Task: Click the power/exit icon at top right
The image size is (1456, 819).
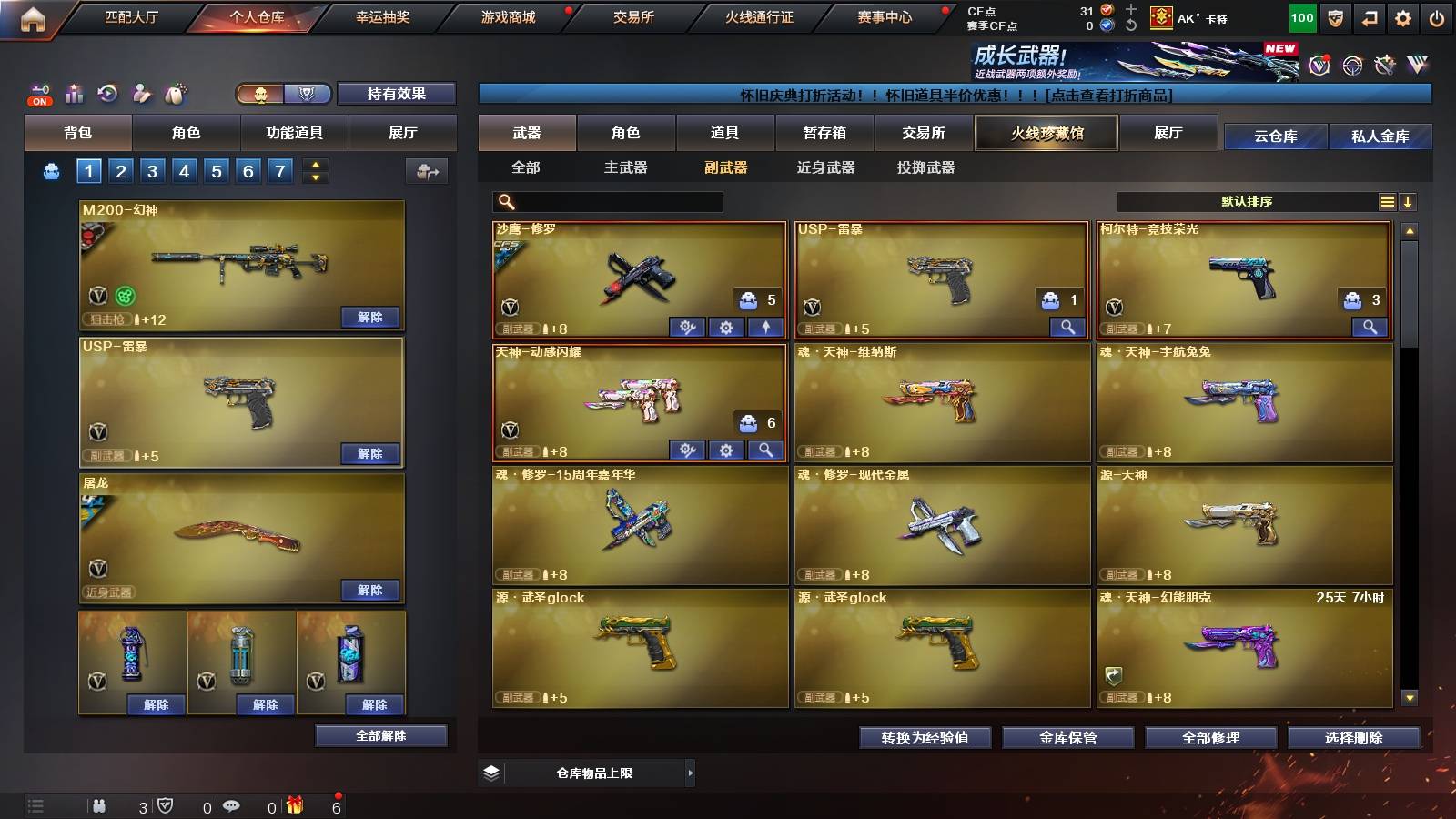Action: [1436, 16]
